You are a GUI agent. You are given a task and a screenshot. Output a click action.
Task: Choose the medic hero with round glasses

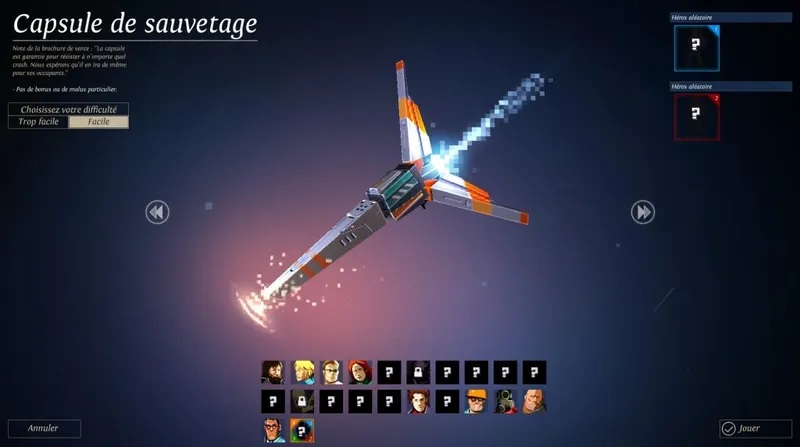274,431
